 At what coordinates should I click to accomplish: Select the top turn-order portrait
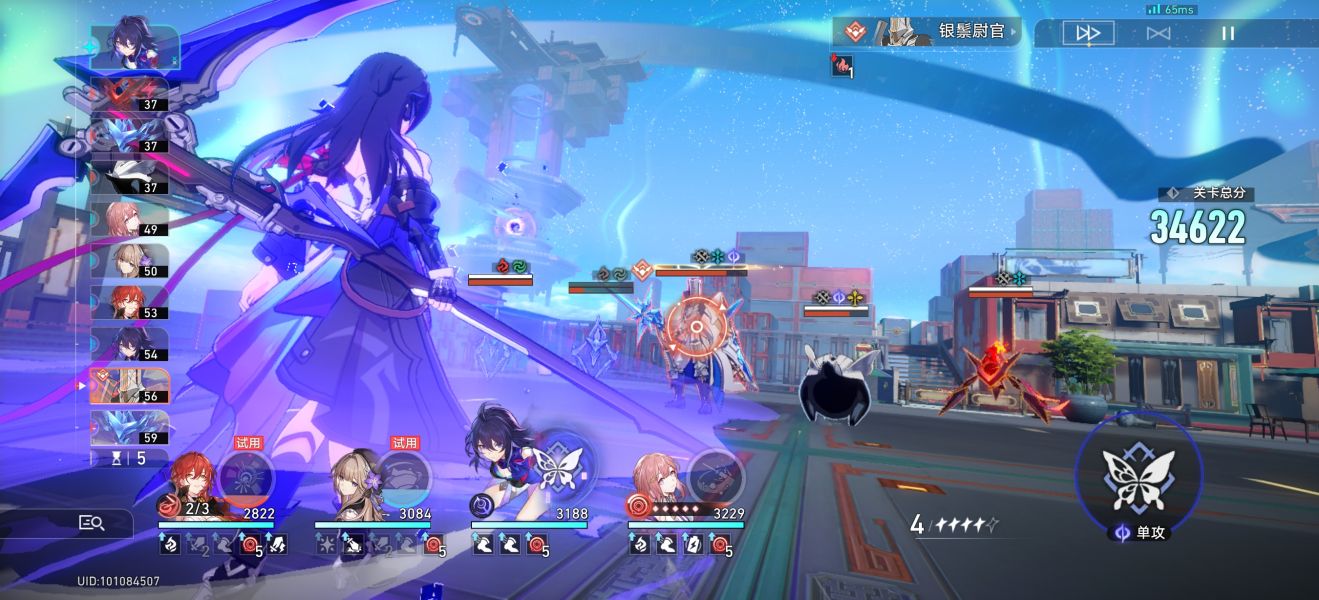pos(135,45)
